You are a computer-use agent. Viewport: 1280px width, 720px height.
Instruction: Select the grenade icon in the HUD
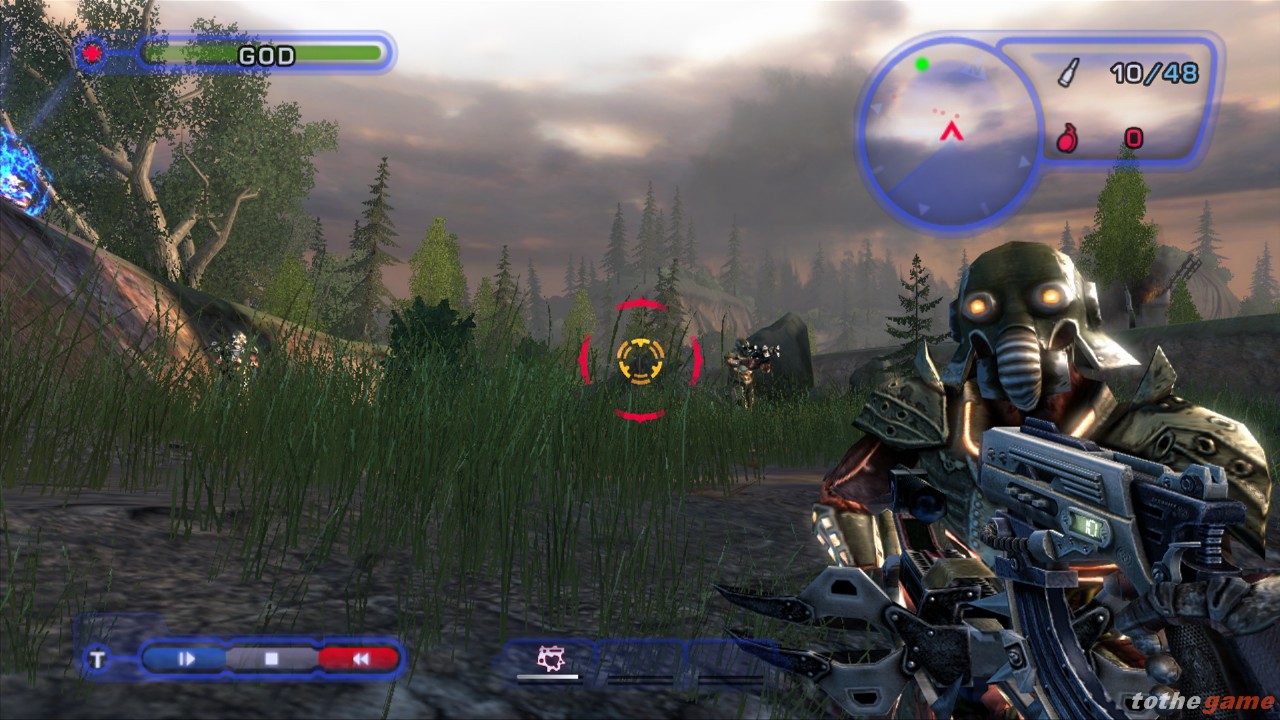click(1067, 138)
